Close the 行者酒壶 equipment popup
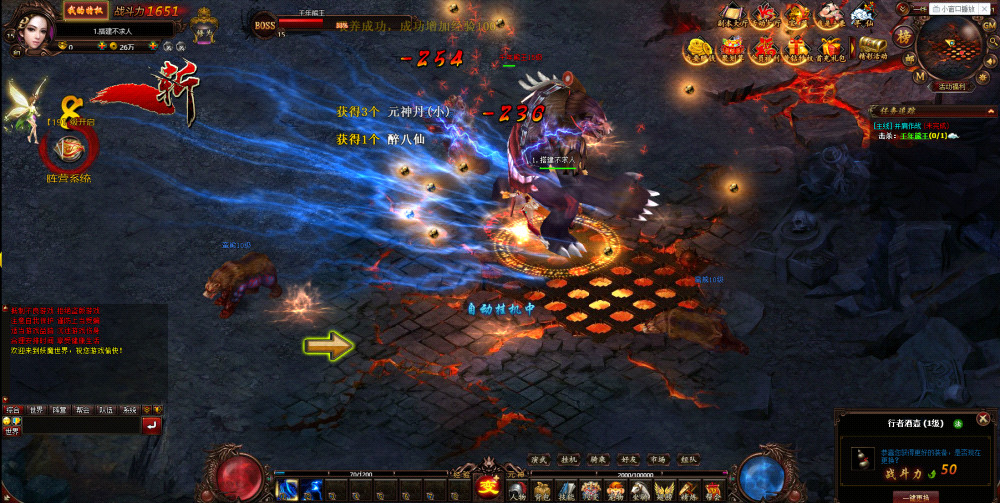 pyautogui.click(x=984, y=418)
